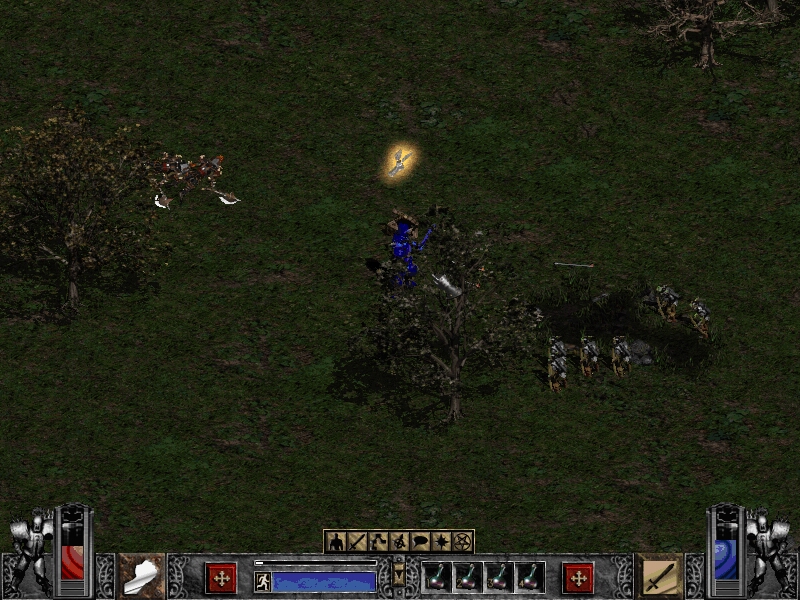The height and width of the screenshot is (600, 800).
Task: Use the potion in belt slot 4
Action: [x=530, y=577]
